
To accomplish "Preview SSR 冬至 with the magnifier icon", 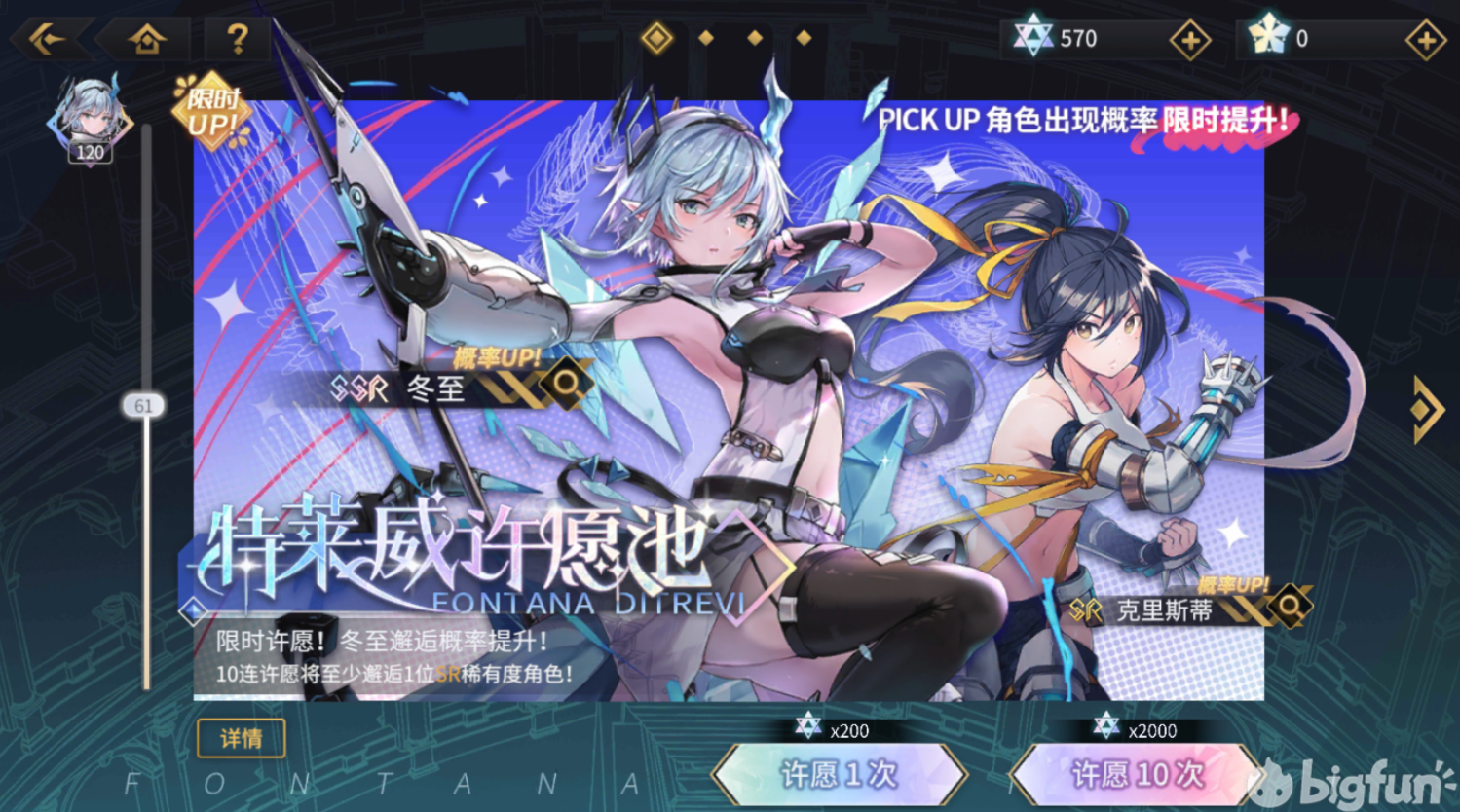I will click(x=567, y=384).
